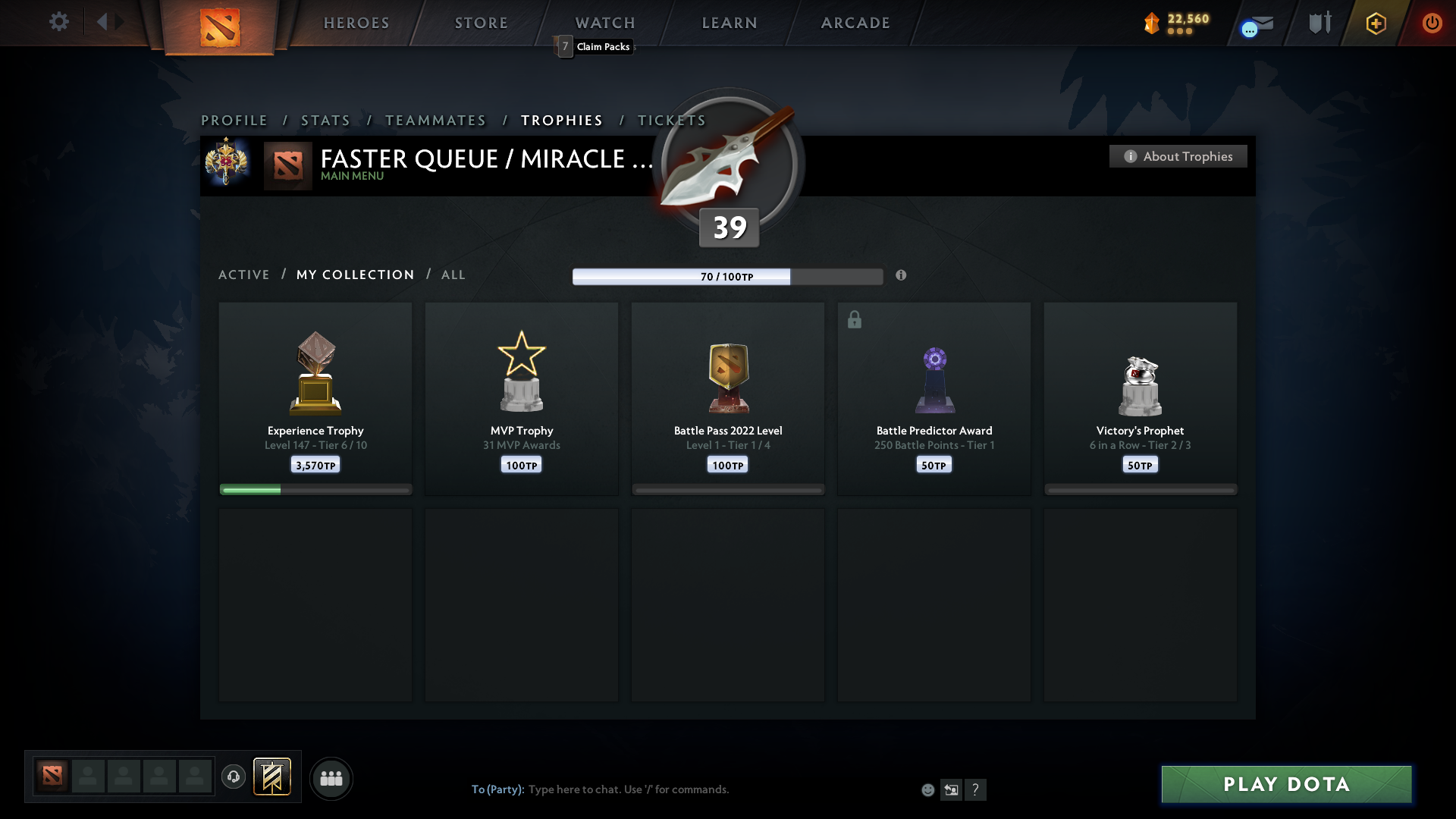Click the voice chat headphone icon
1456x819 pixels.
234,777
